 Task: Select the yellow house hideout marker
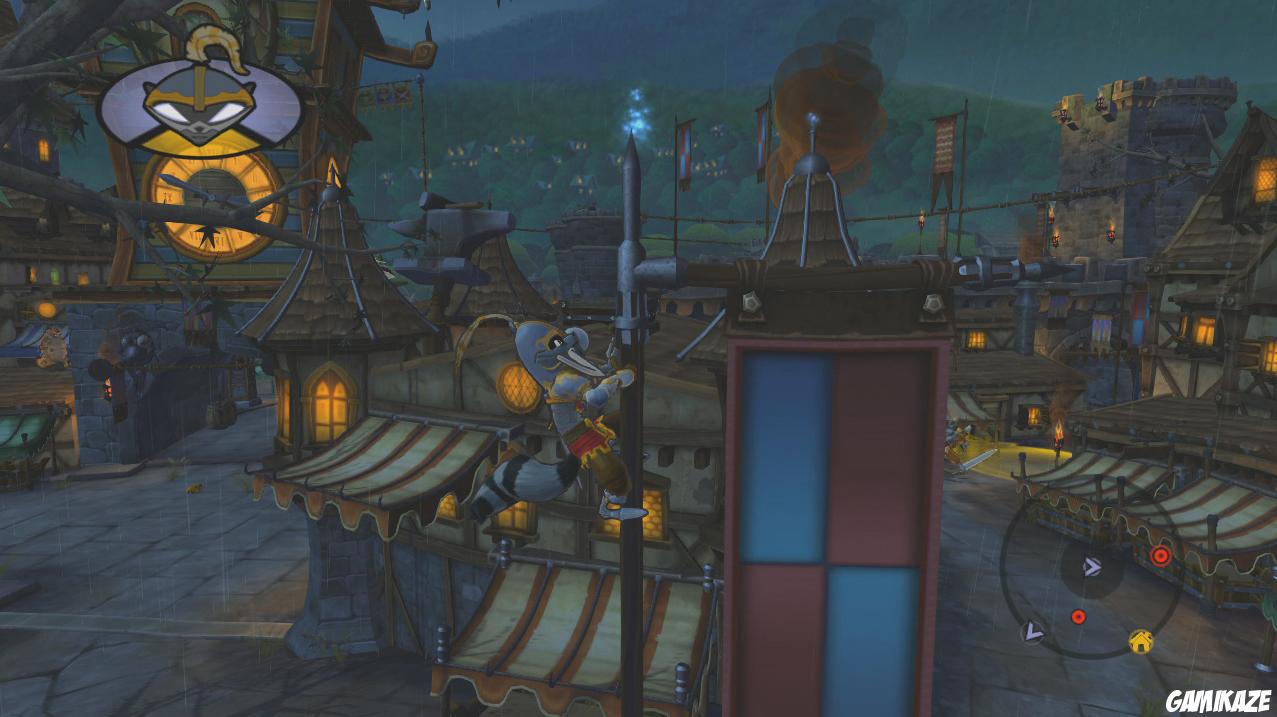1140,641
